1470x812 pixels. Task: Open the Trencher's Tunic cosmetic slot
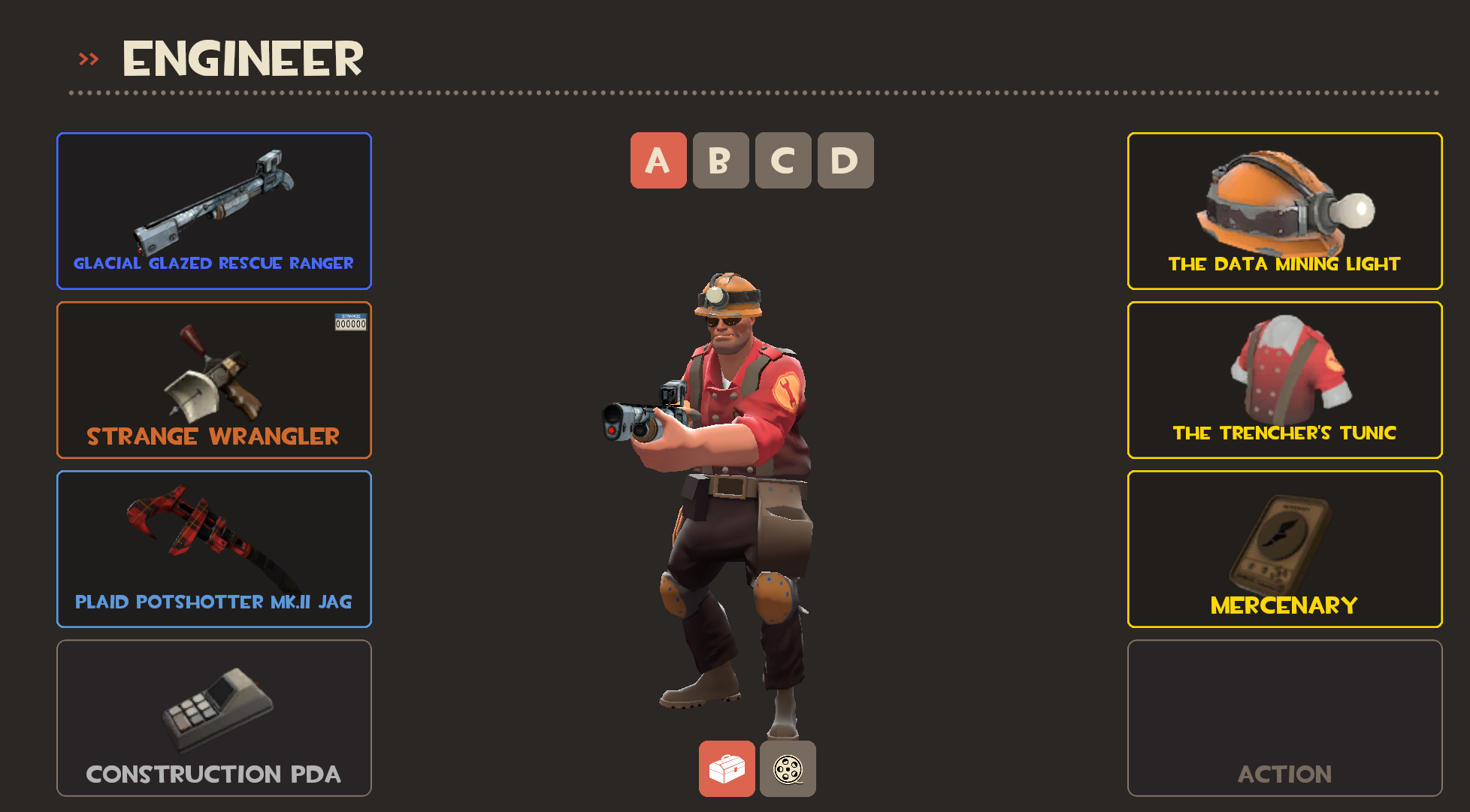(1284, 380)
